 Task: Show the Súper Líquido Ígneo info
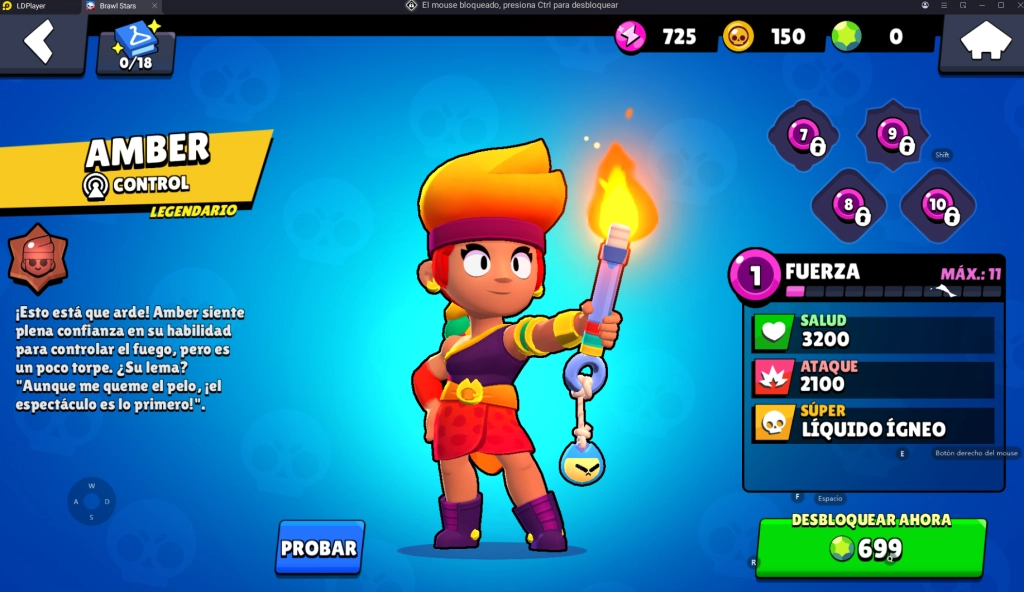[x=872, y=424]
